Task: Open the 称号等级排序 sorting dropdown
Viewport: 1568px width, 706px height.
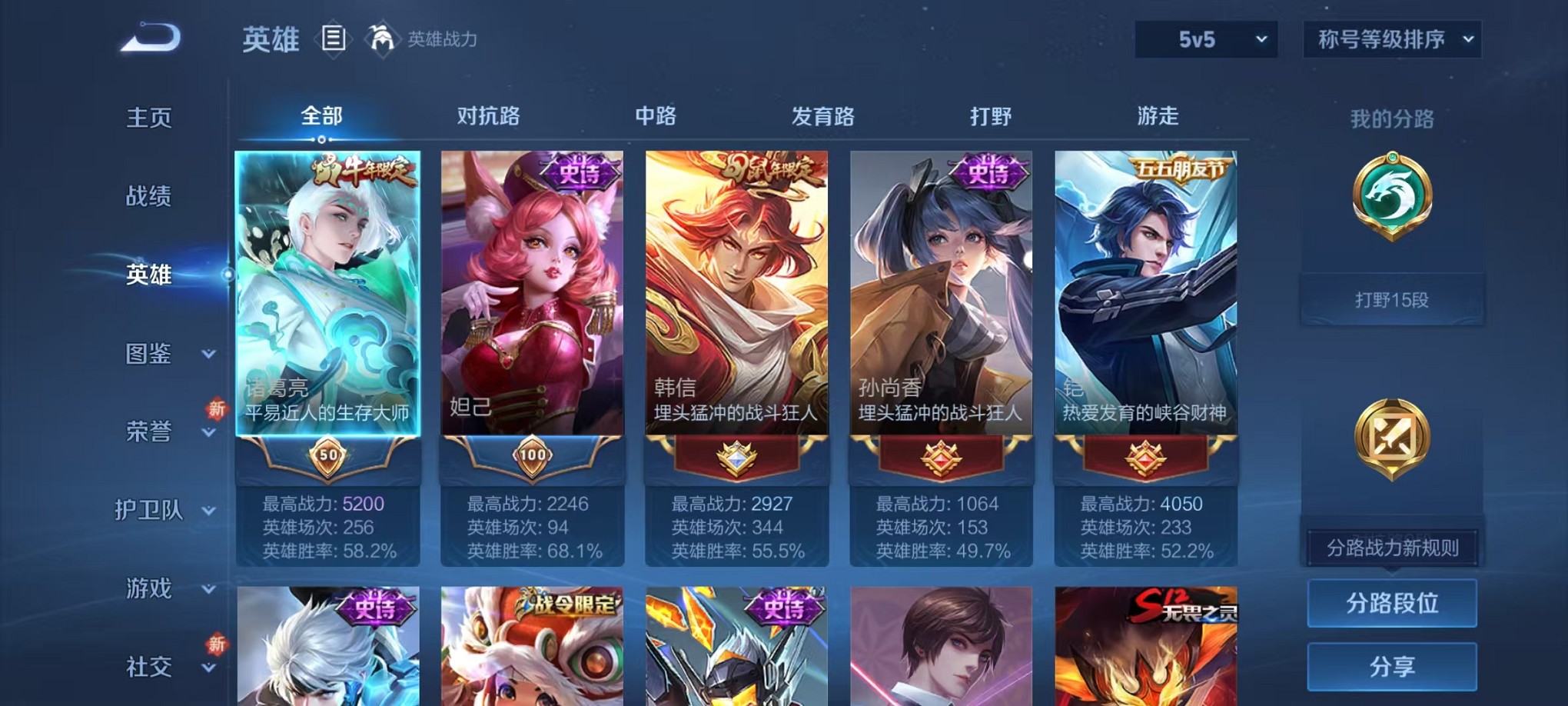Action: click(1391, 39)
